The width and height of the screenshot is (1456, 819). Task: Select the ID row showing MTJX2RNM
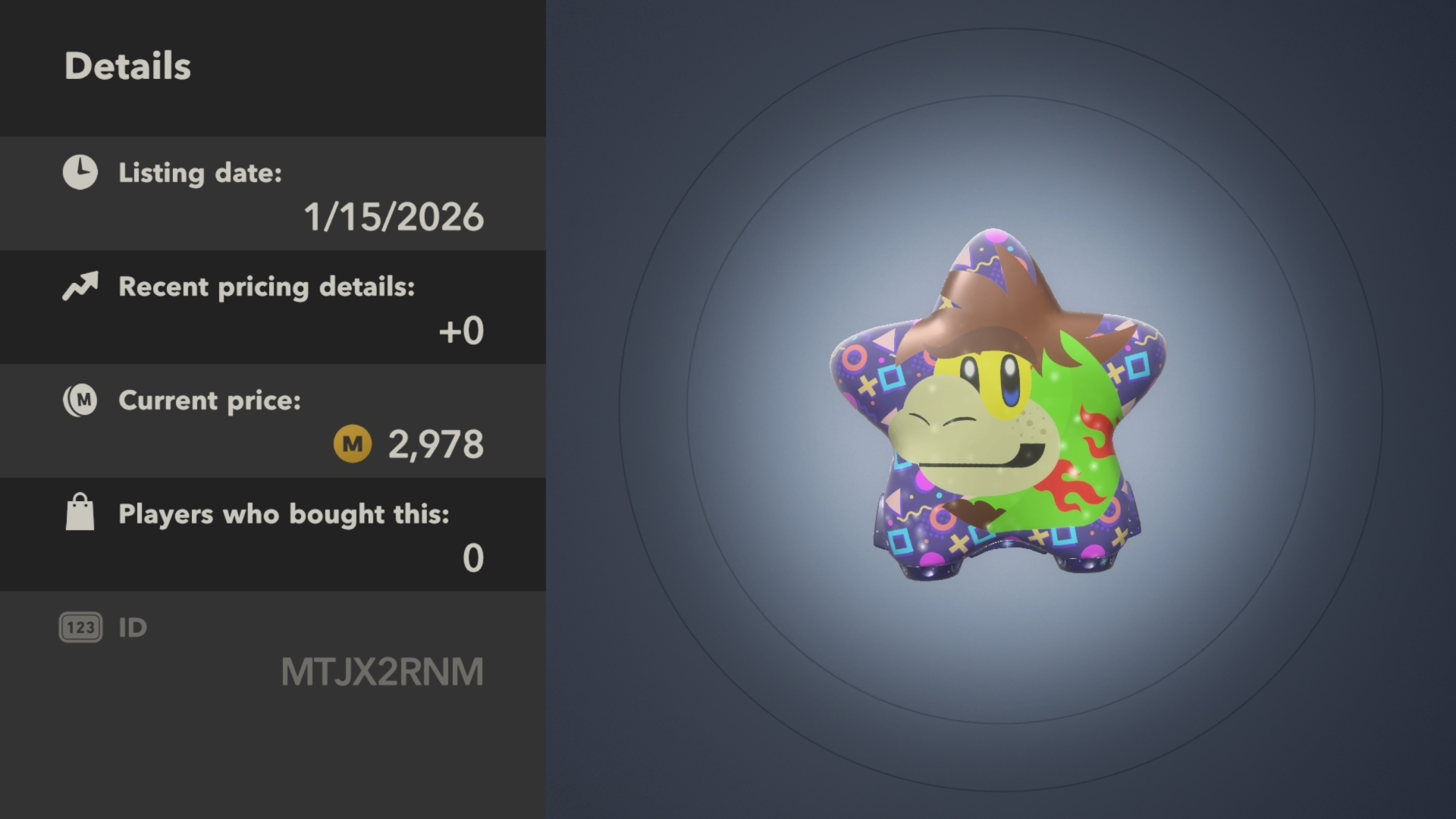click(x=273, y=651)
